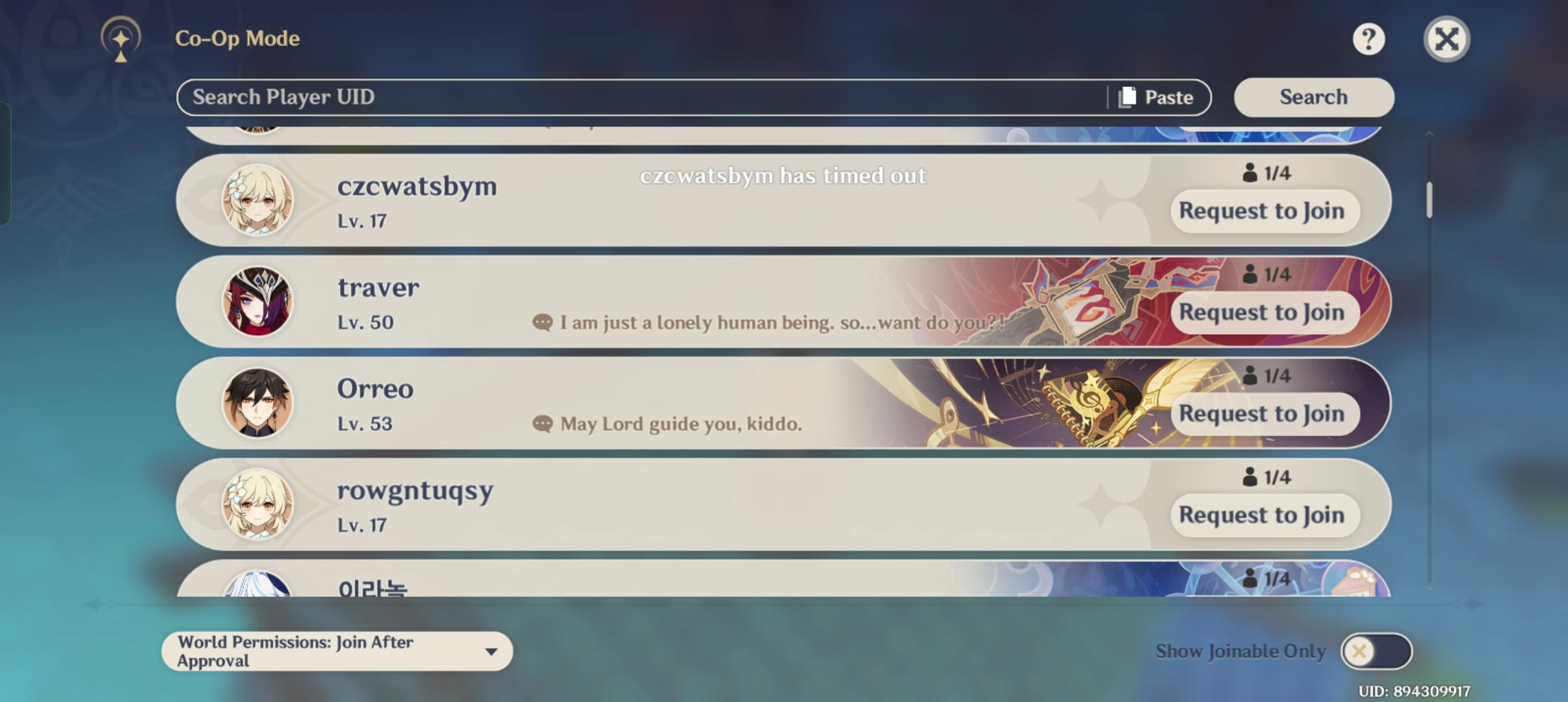The height and width of the screenshot is (702, 1568).
Task: Click the chat bubble icon beside Orreo's message
Action: (542, 424)
